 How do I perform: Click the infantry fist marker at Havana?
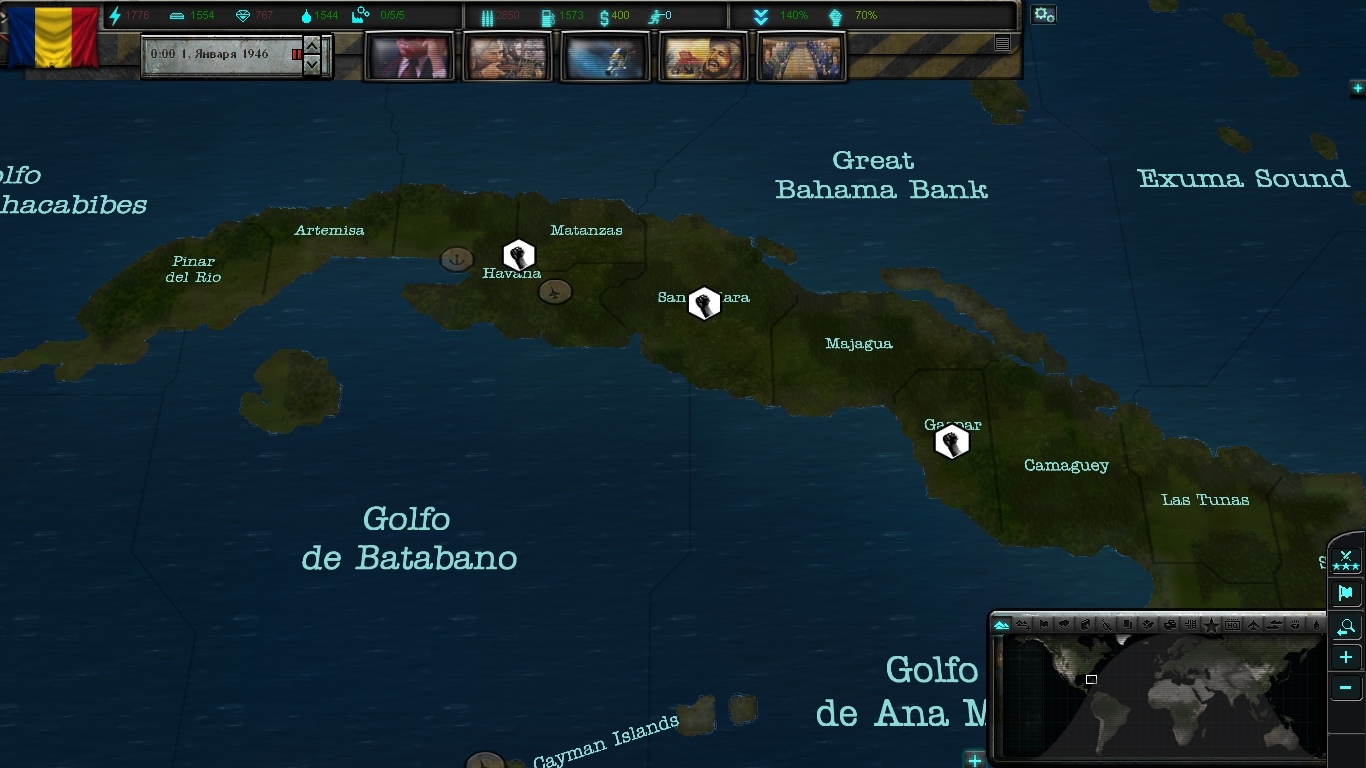pyautogui.click(x=518, y=255)
